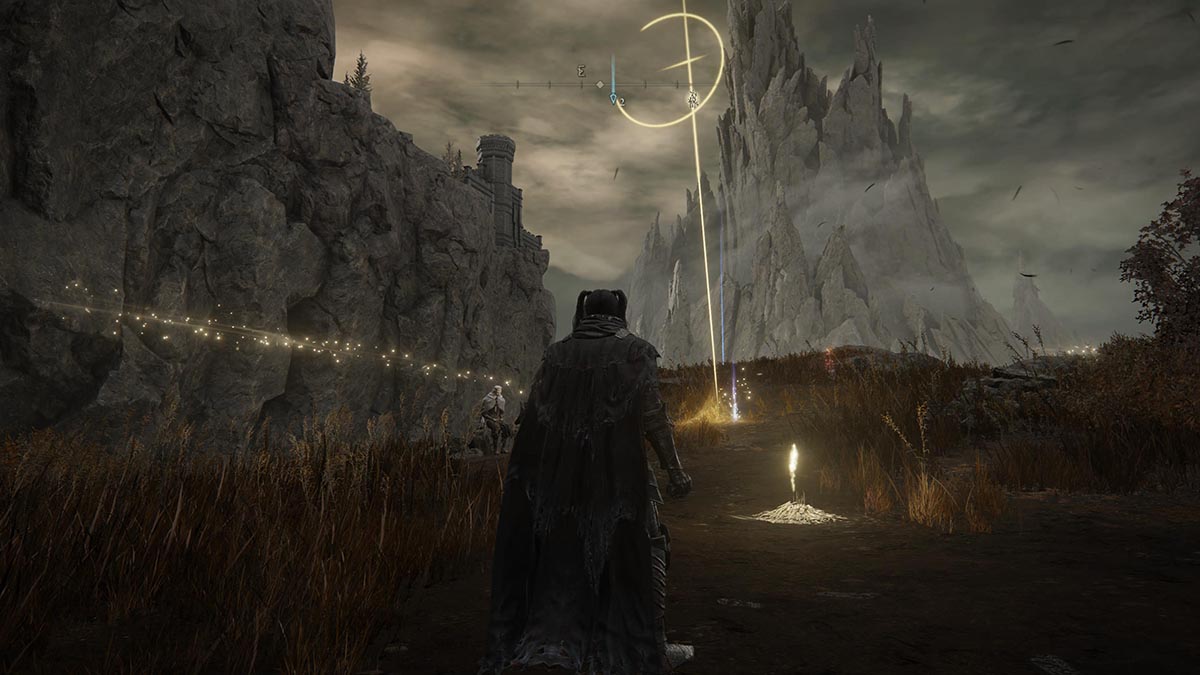Image resolution: width=1200 pixels, height=675 pixels.
Task: Click the white site-of-grace compass marker
Action: point(692,98)
